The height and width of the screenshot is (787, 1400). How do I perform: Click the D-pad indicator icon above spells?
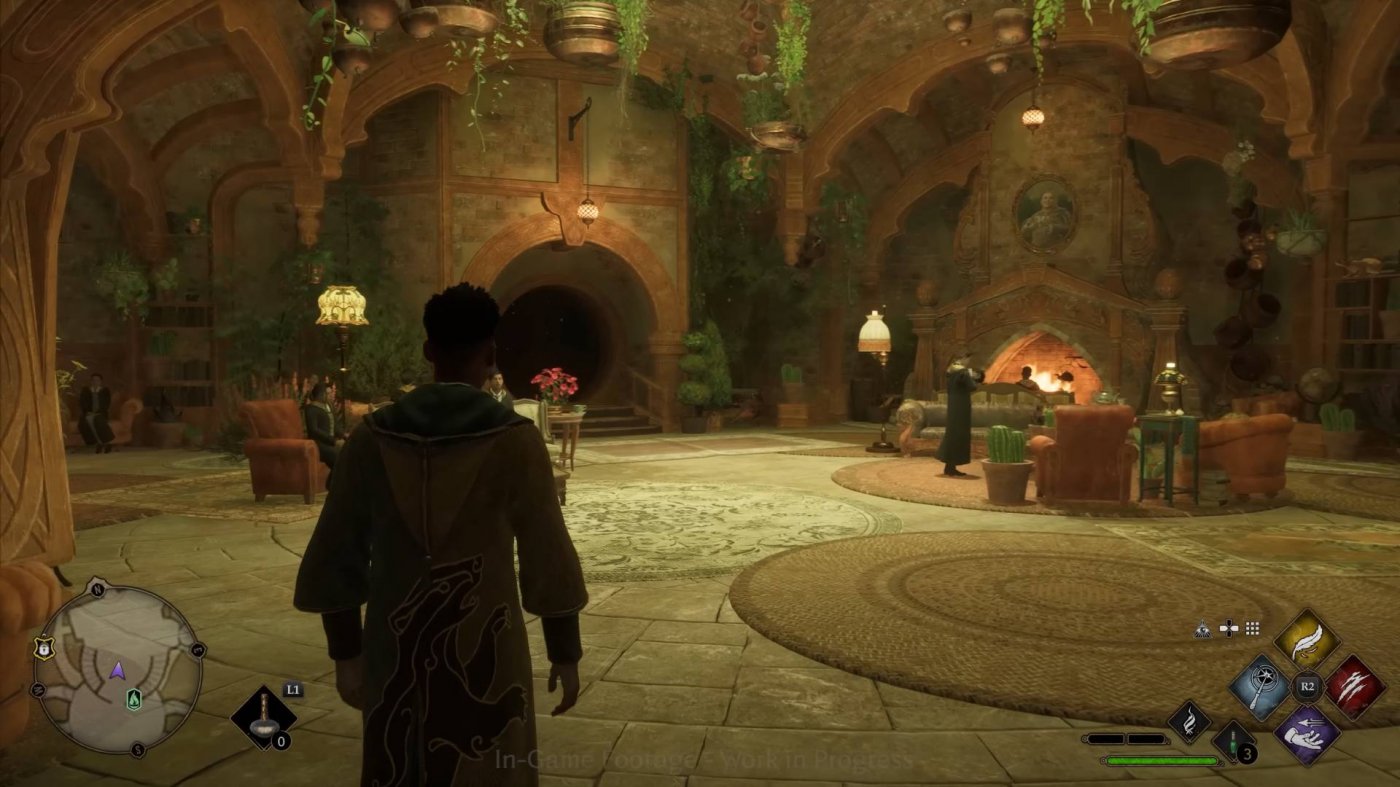[x=1228, y=628]
